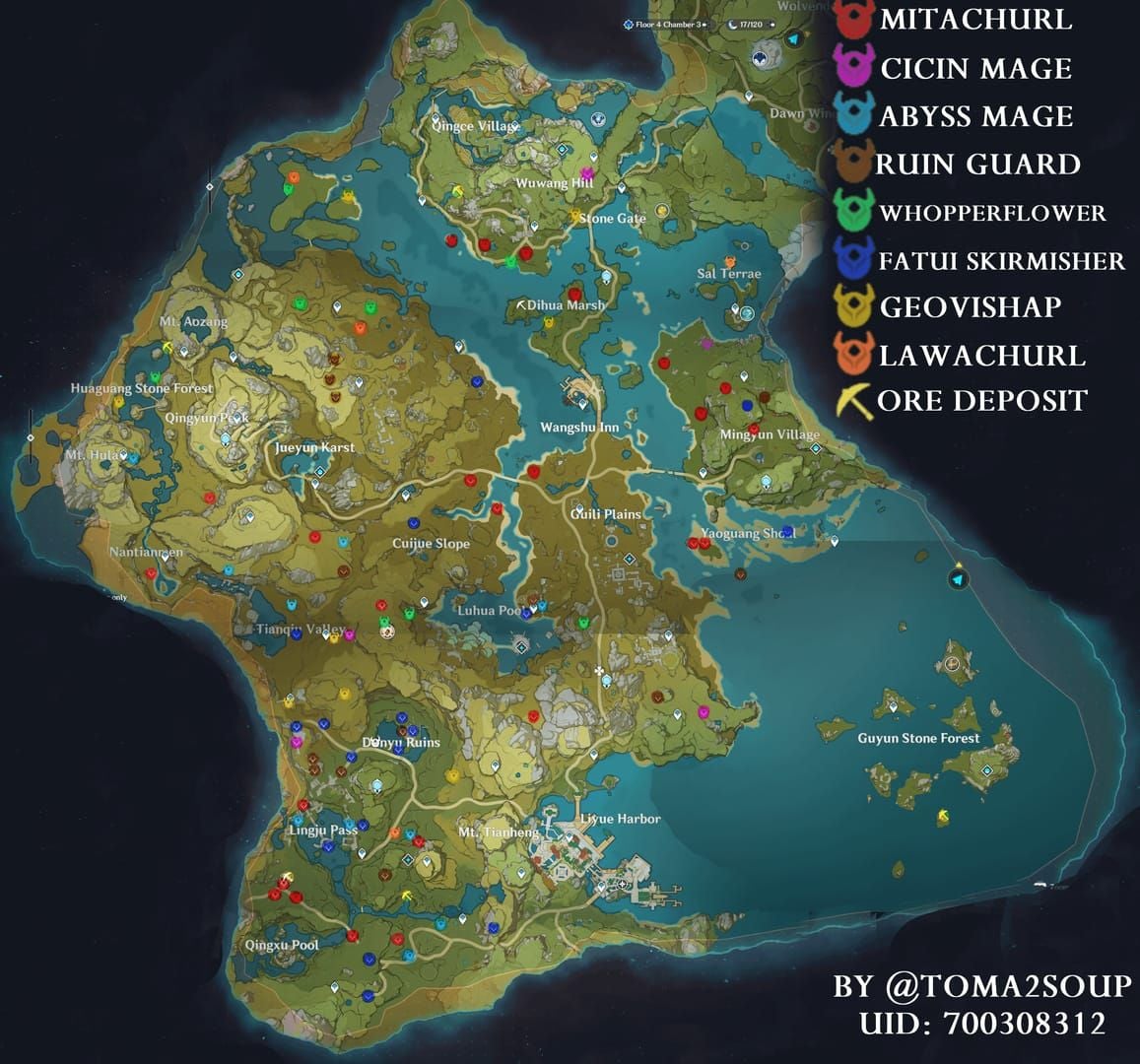This screenshot has width=1140, height=1064.
Task: Choose the Ore Deposit pickaxe legend icon
Action: tap(853, 401)
